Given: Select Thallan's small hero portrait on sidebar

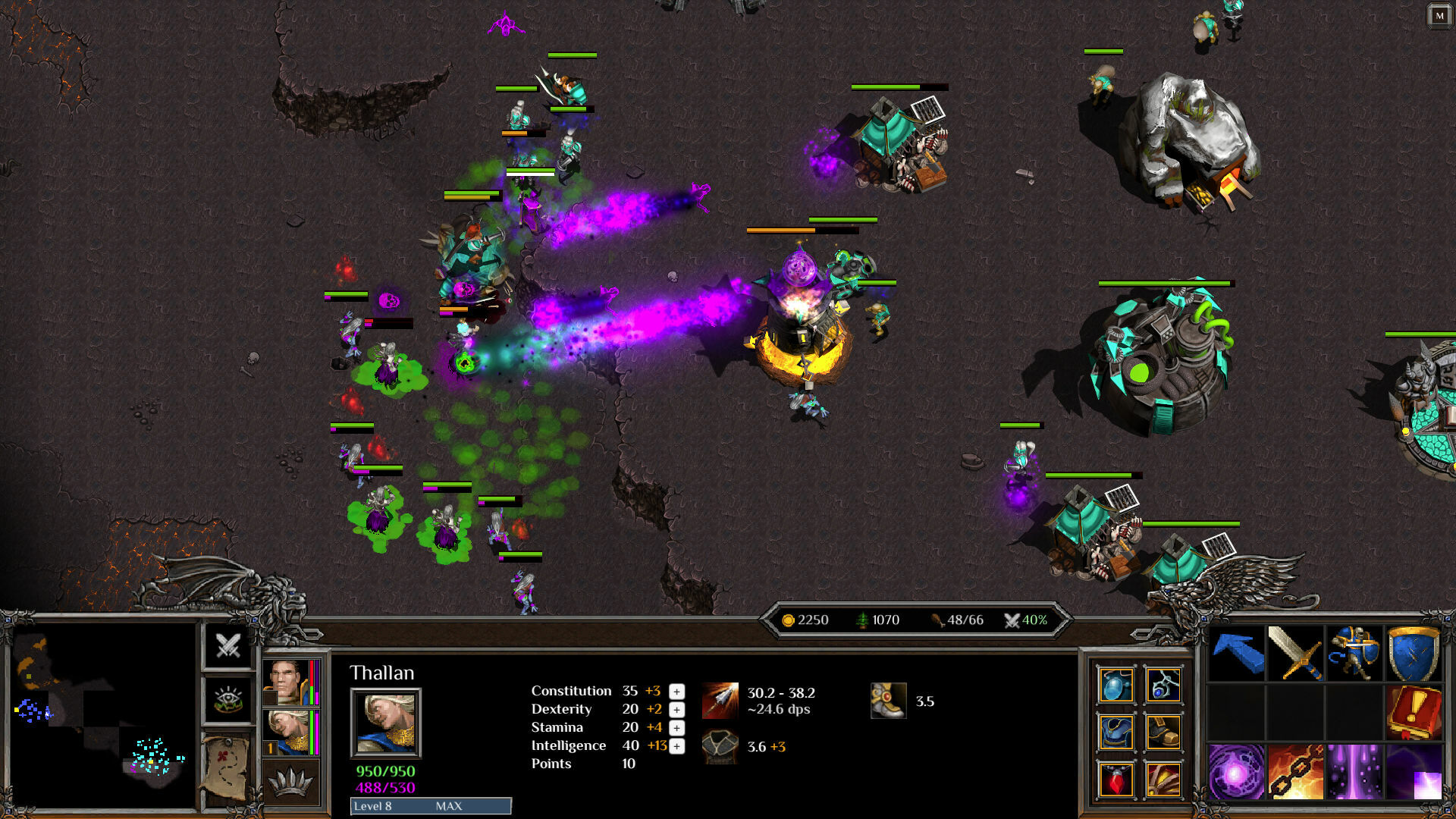Looking at the screenshot, I should (x=287, y=731).
